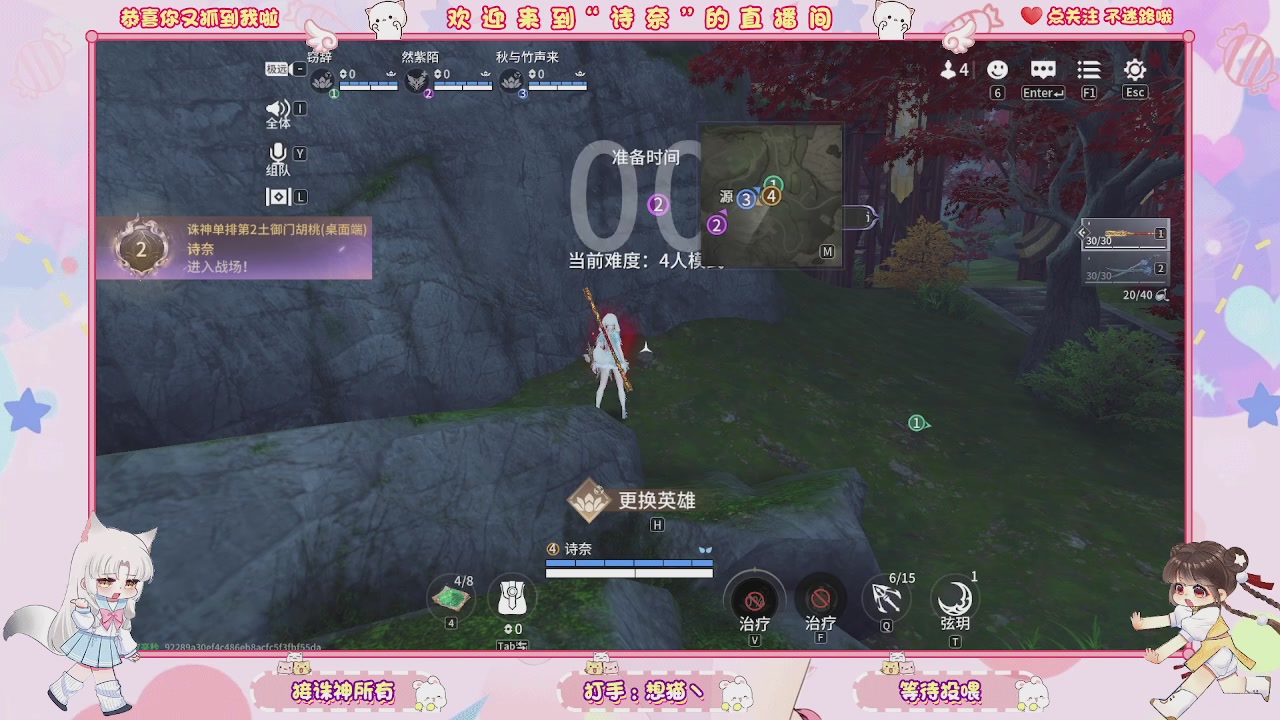
Task: Mute the 全体 voice channel speaker
Action: (278, 107)
